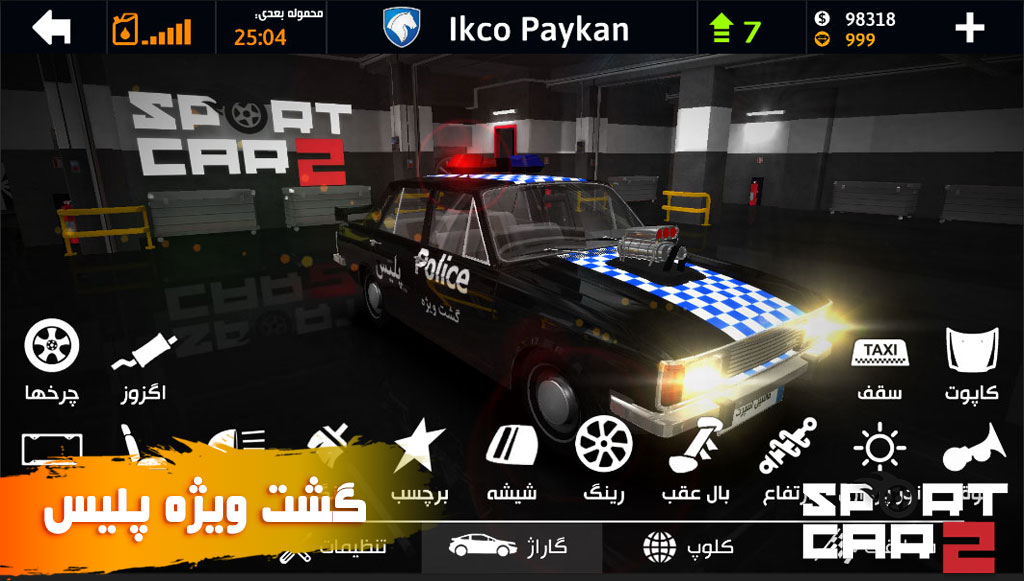Select the roof (سقف) taxi sign option
Image resolution: width=1024 pixels, height=581 pixels.
(x=879, y=367)
